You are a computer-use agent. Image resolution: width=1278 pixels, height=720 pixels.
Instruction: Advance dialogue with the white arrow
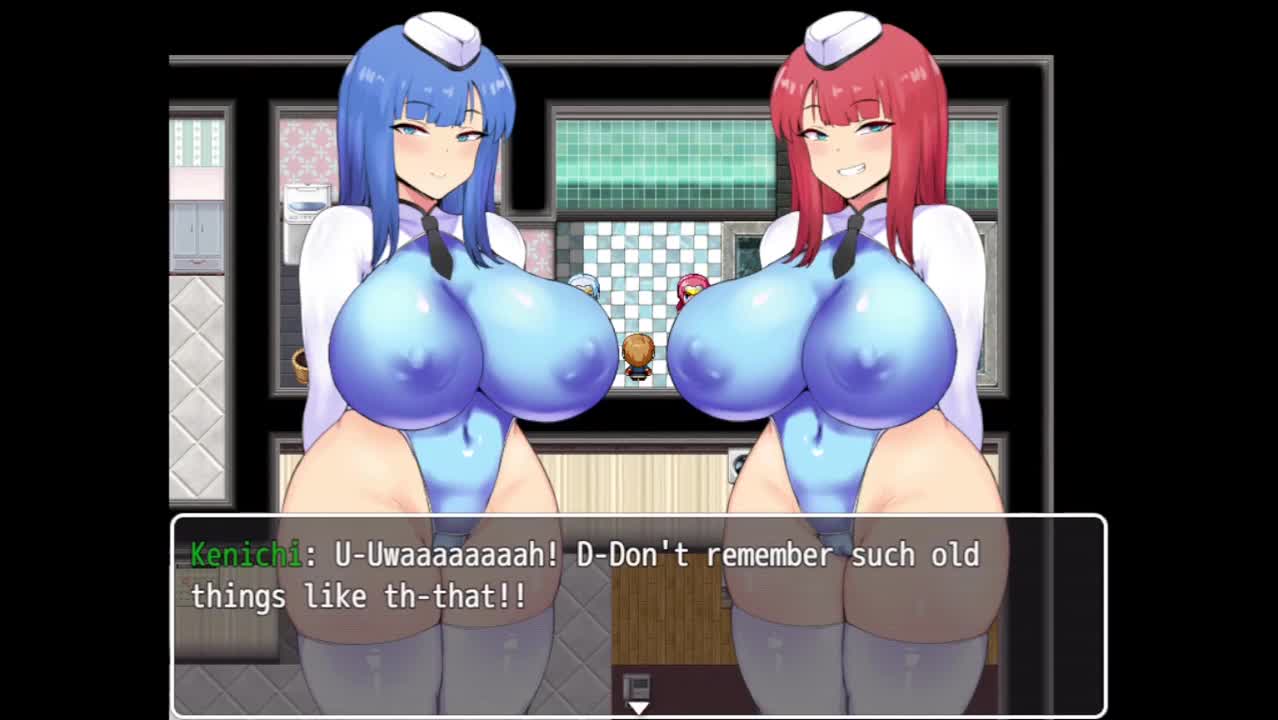tap(638, 707)
